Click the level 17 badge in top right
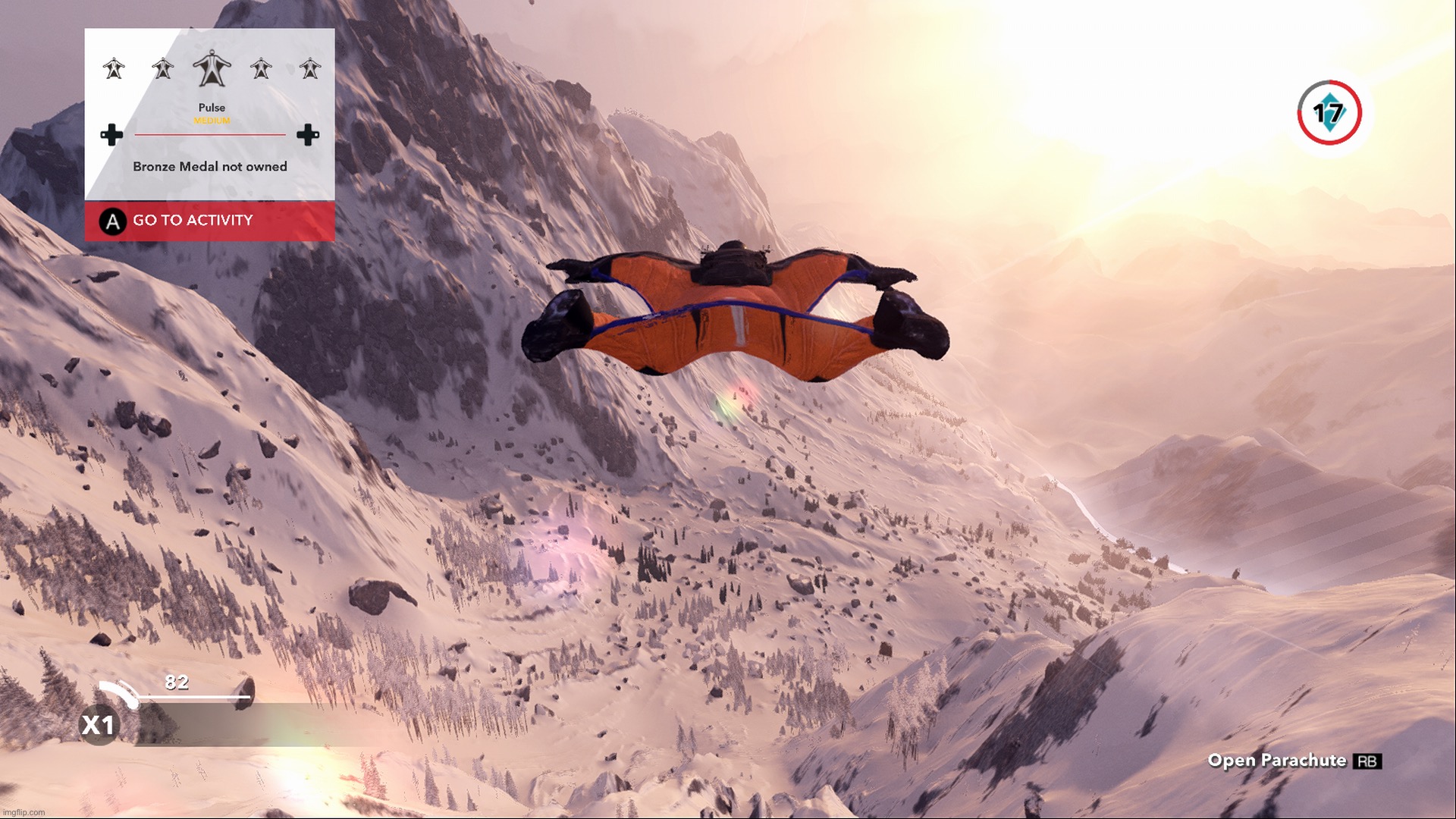Image resolution: width=1456 pixels, height=819 pixels. (x=1328, y=113)
